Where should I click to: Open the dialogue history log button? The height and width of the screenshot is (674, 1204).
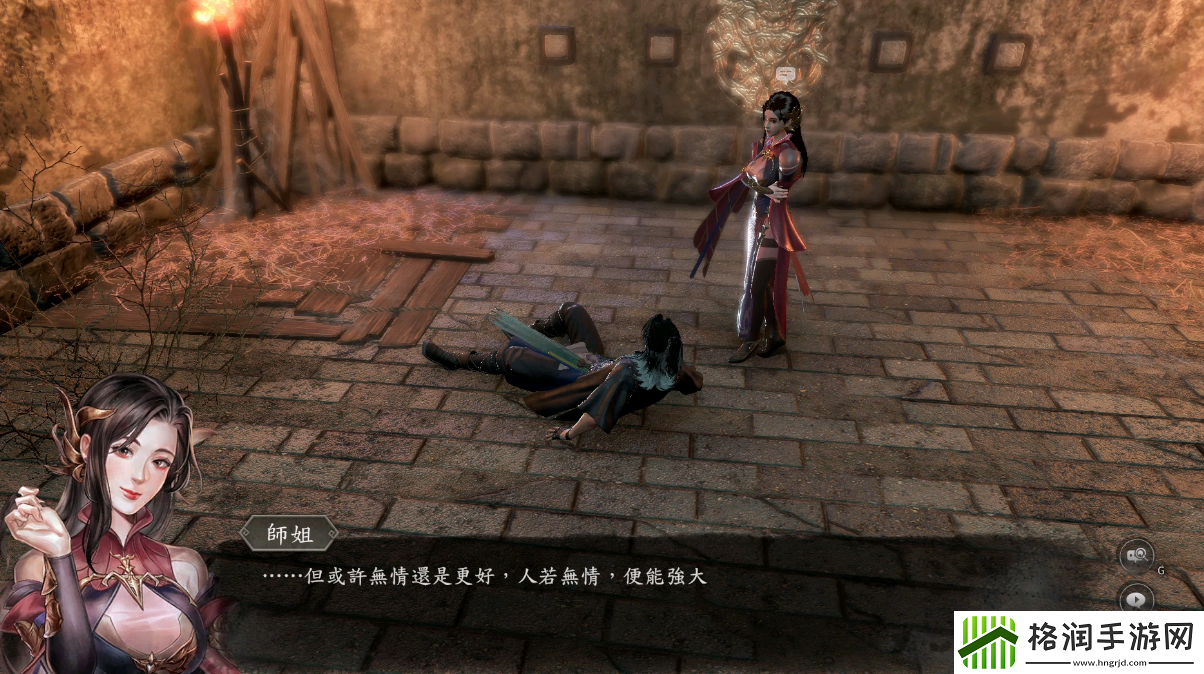1136,555
